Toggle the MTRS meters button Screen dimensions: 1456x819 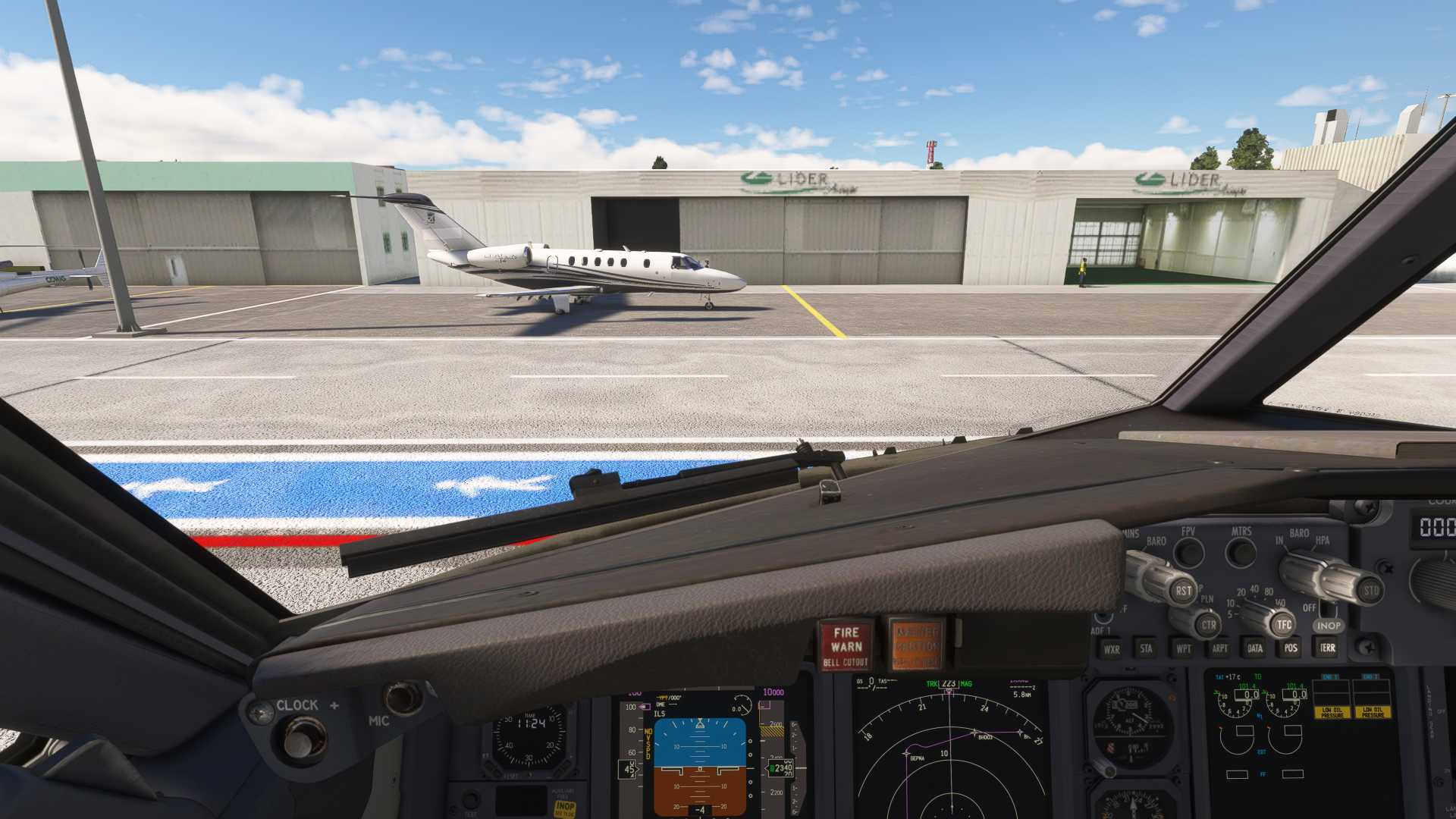(1241, 552)
